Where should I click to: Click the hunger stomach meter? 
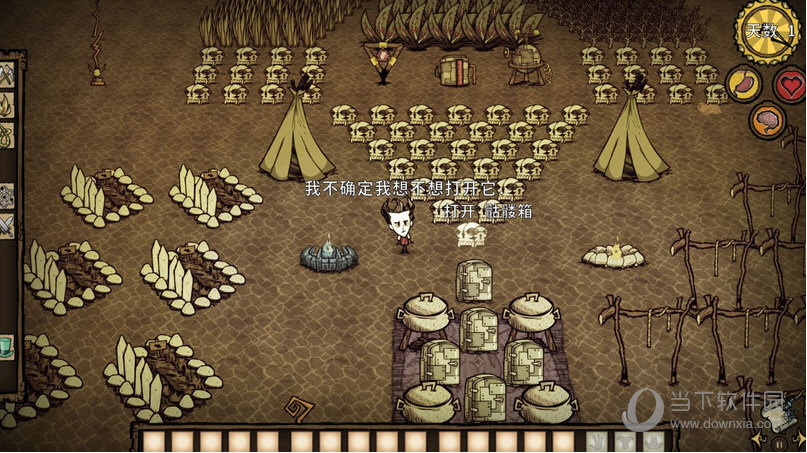pyautogui.click(x=743, y=84)
